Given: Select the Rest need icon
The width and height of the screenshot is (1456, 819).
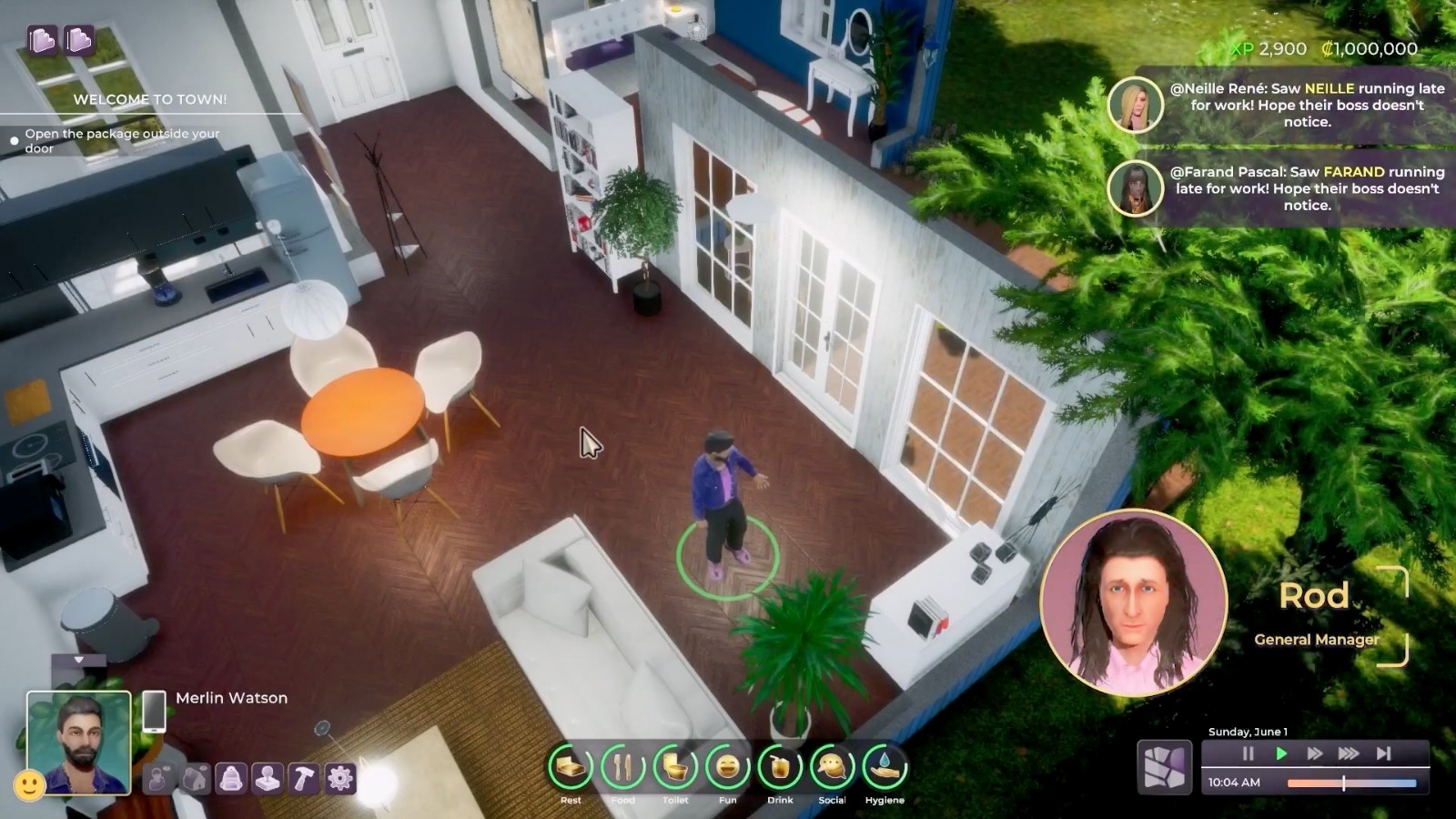Looking at the screenshot, I should (x=571, y=769).
